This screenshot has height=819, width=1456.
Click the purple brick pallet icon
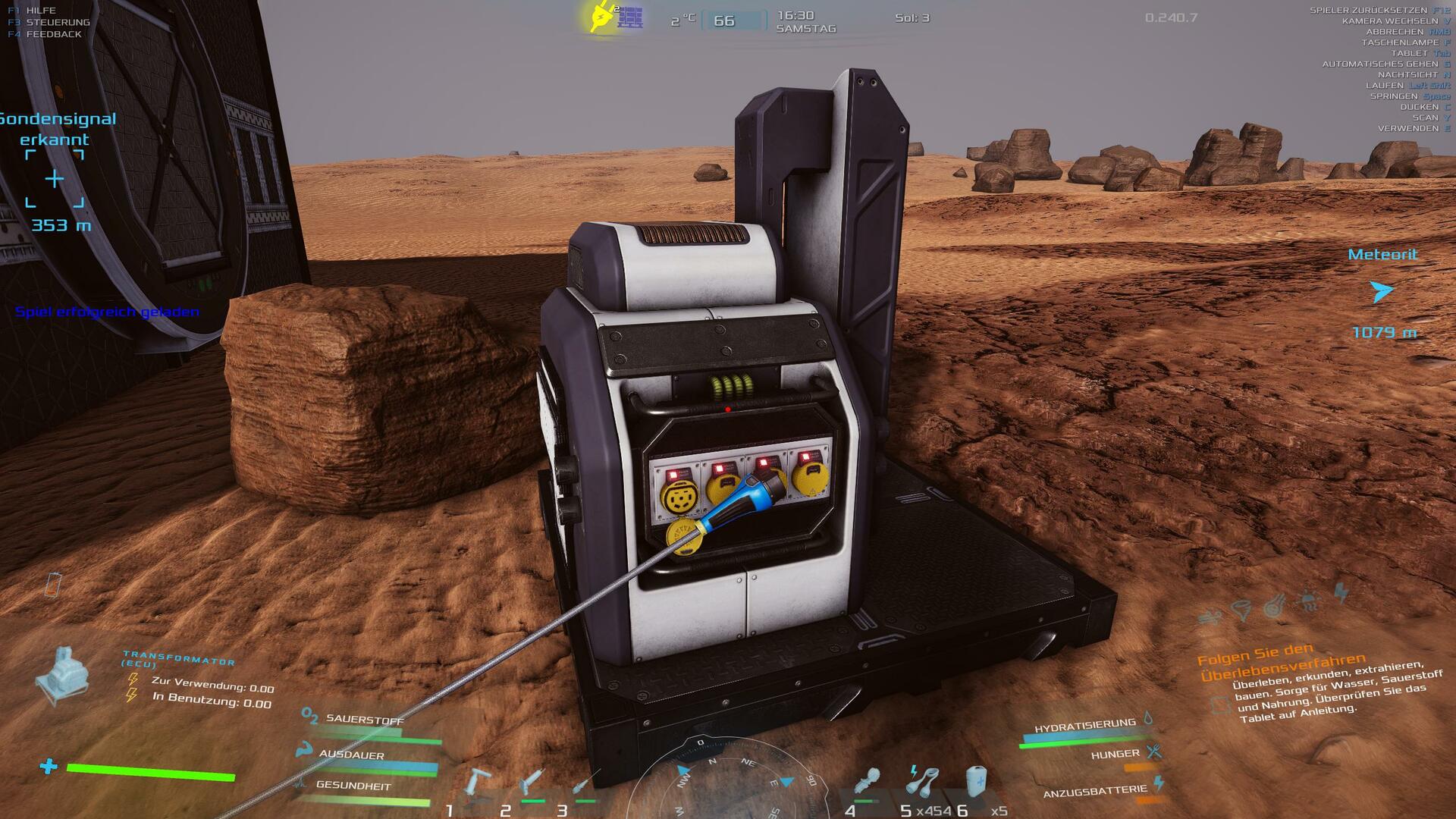630,17
